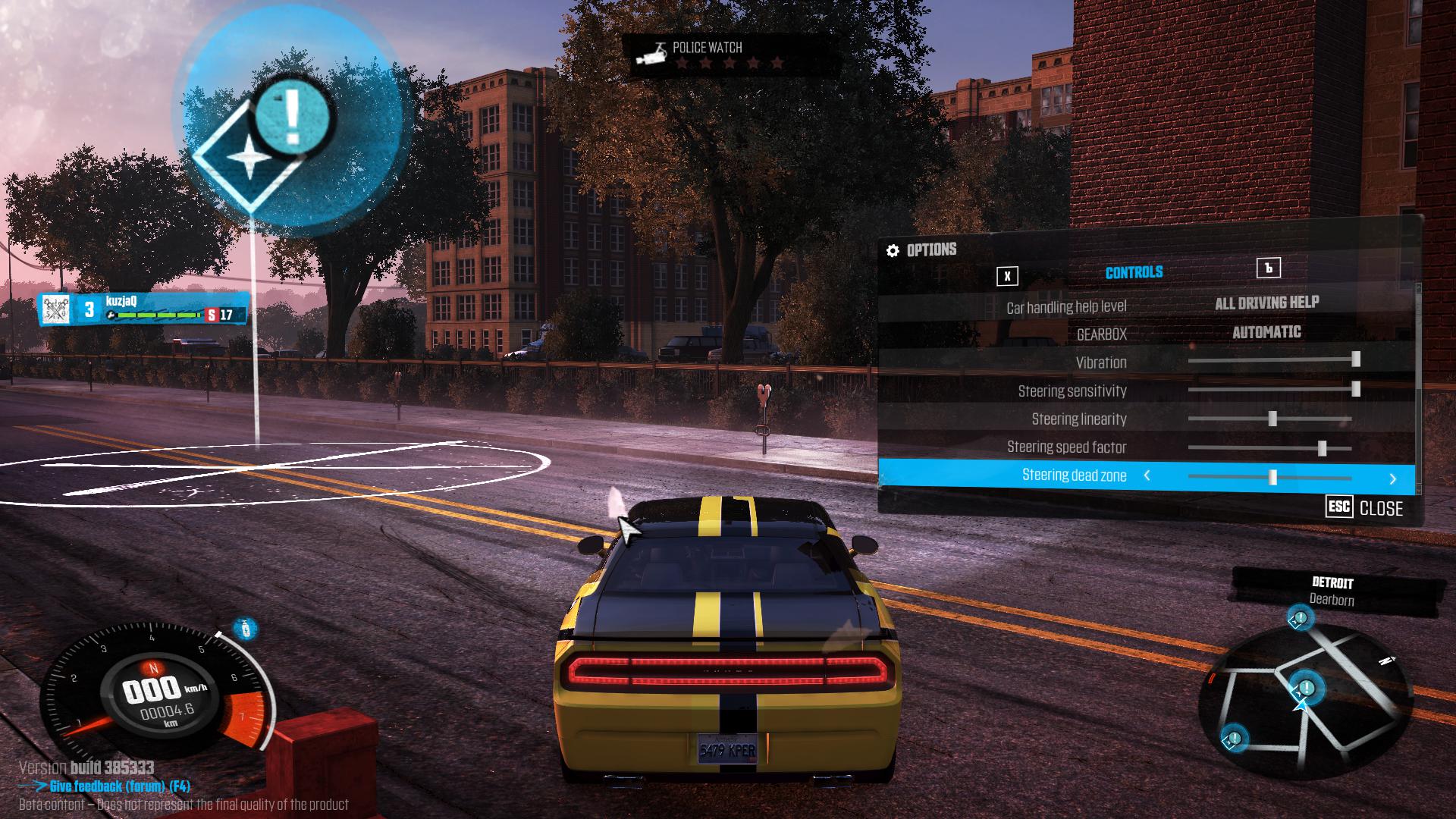The height and width of the screenshot is (819, 1456).
Task: Change the GEARBOX setting from Automatic
Action: 1266,332
